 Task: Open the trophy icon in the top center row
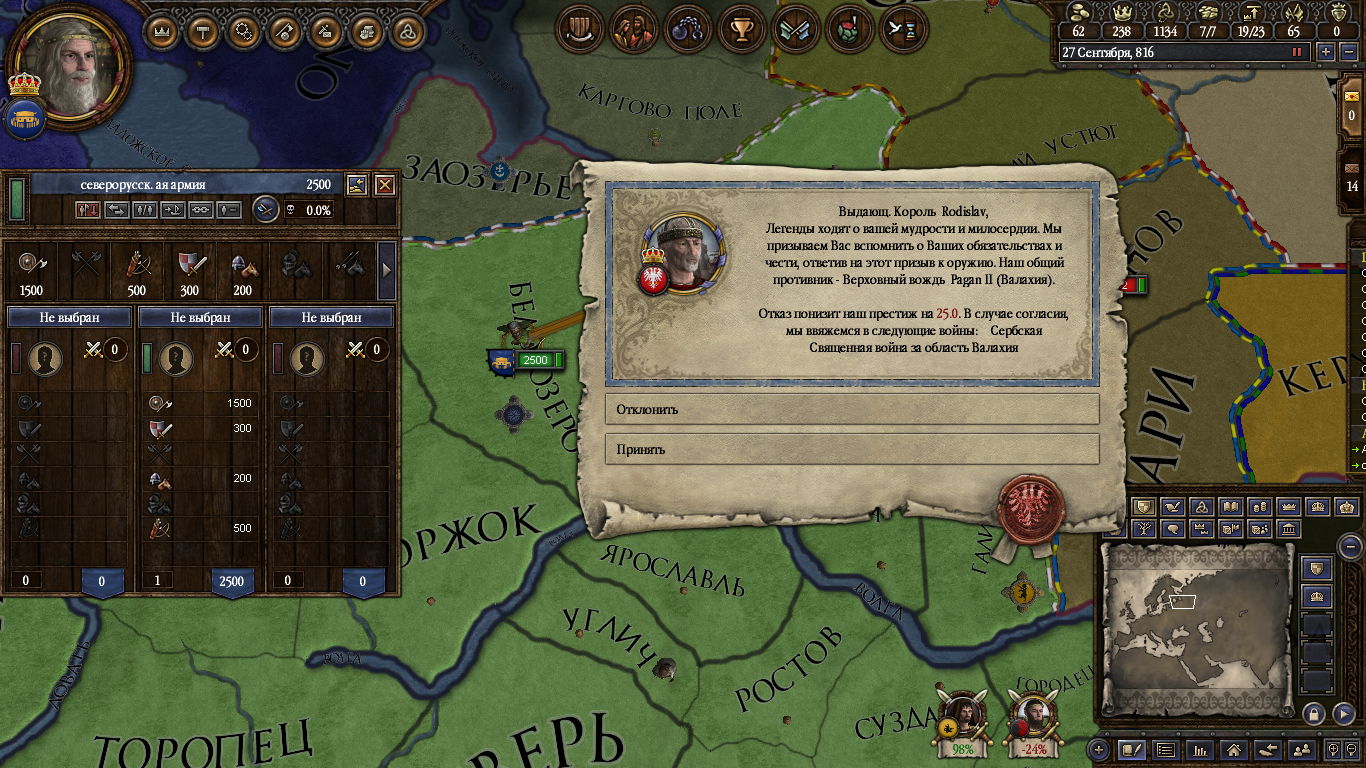point(741,30)
